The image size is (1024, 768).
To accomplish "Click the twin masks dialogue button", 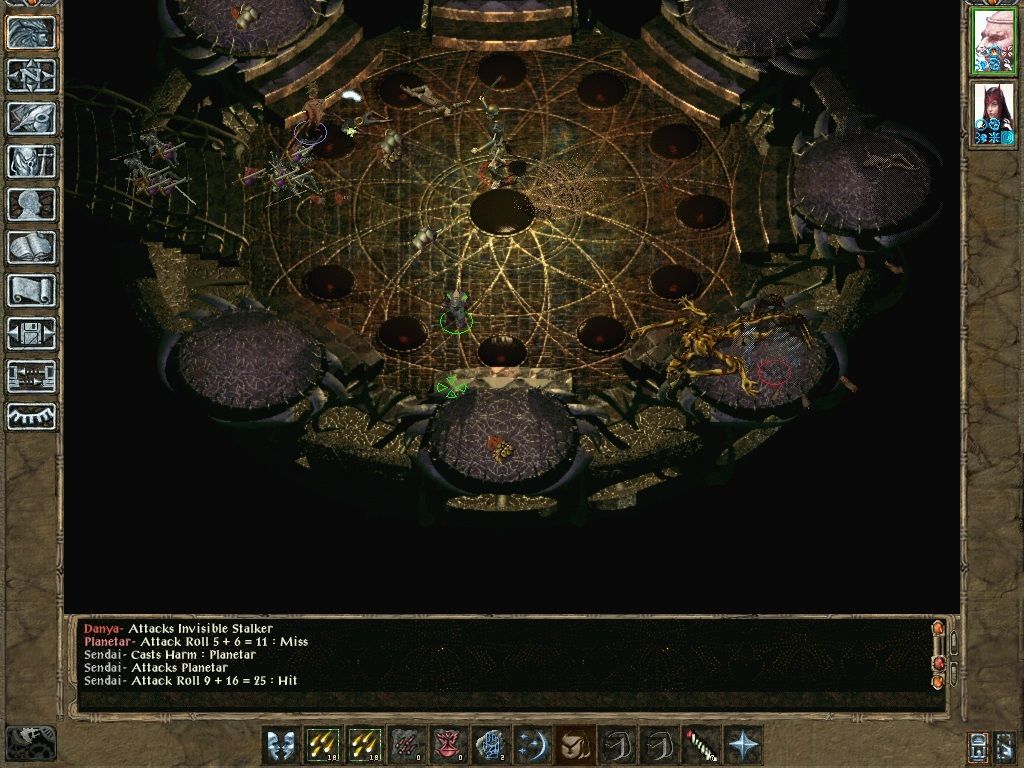I will 281,745.
